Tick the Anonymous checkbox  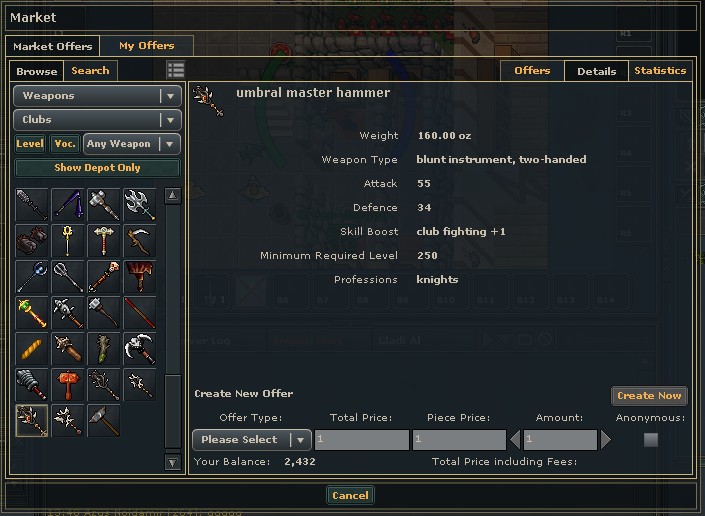(x=651, y=440)
